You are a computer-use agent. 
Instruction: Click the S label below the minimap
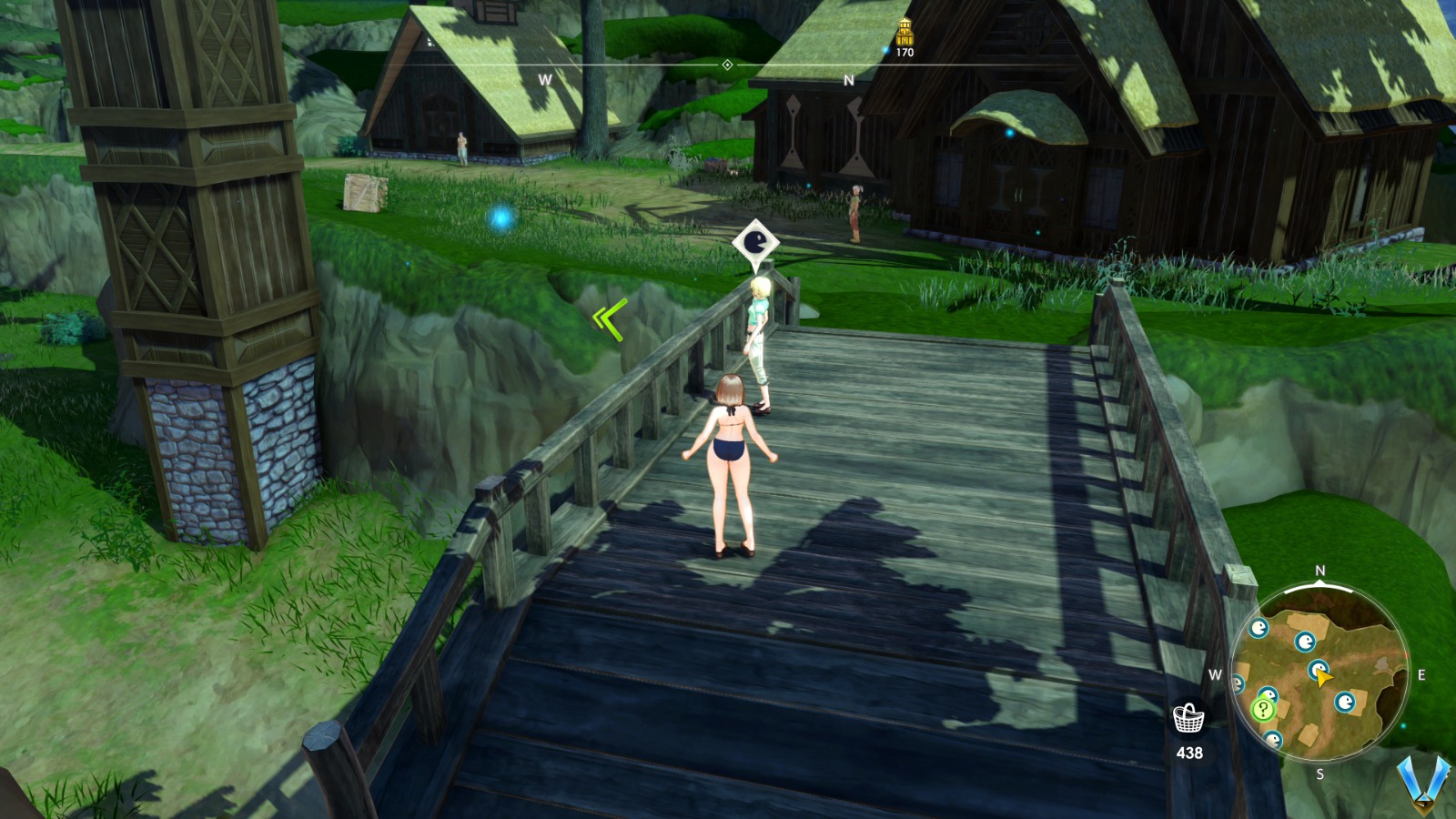point(1319,773)
